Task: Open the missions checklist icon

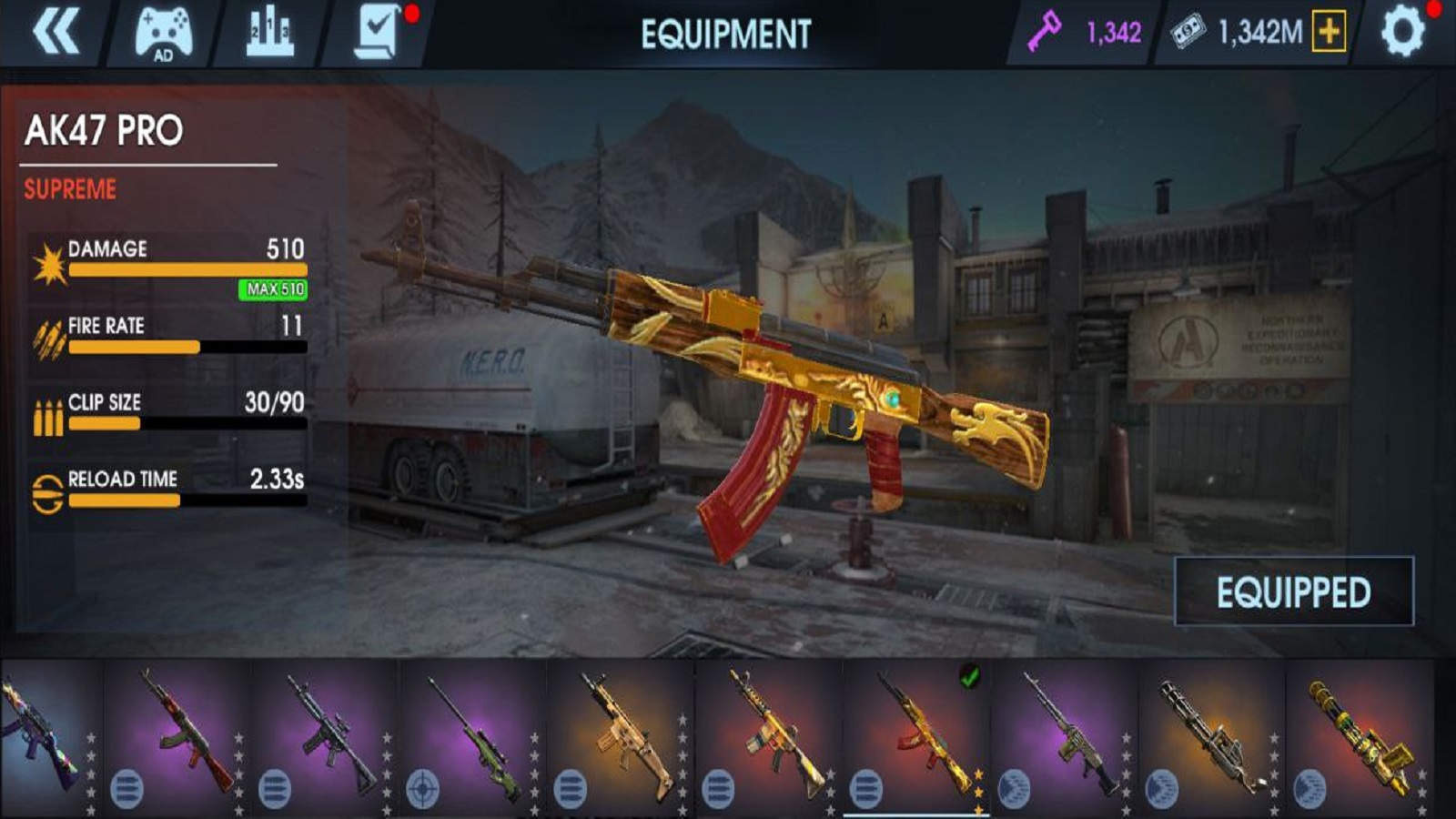Action: click(x=377, y=35)
